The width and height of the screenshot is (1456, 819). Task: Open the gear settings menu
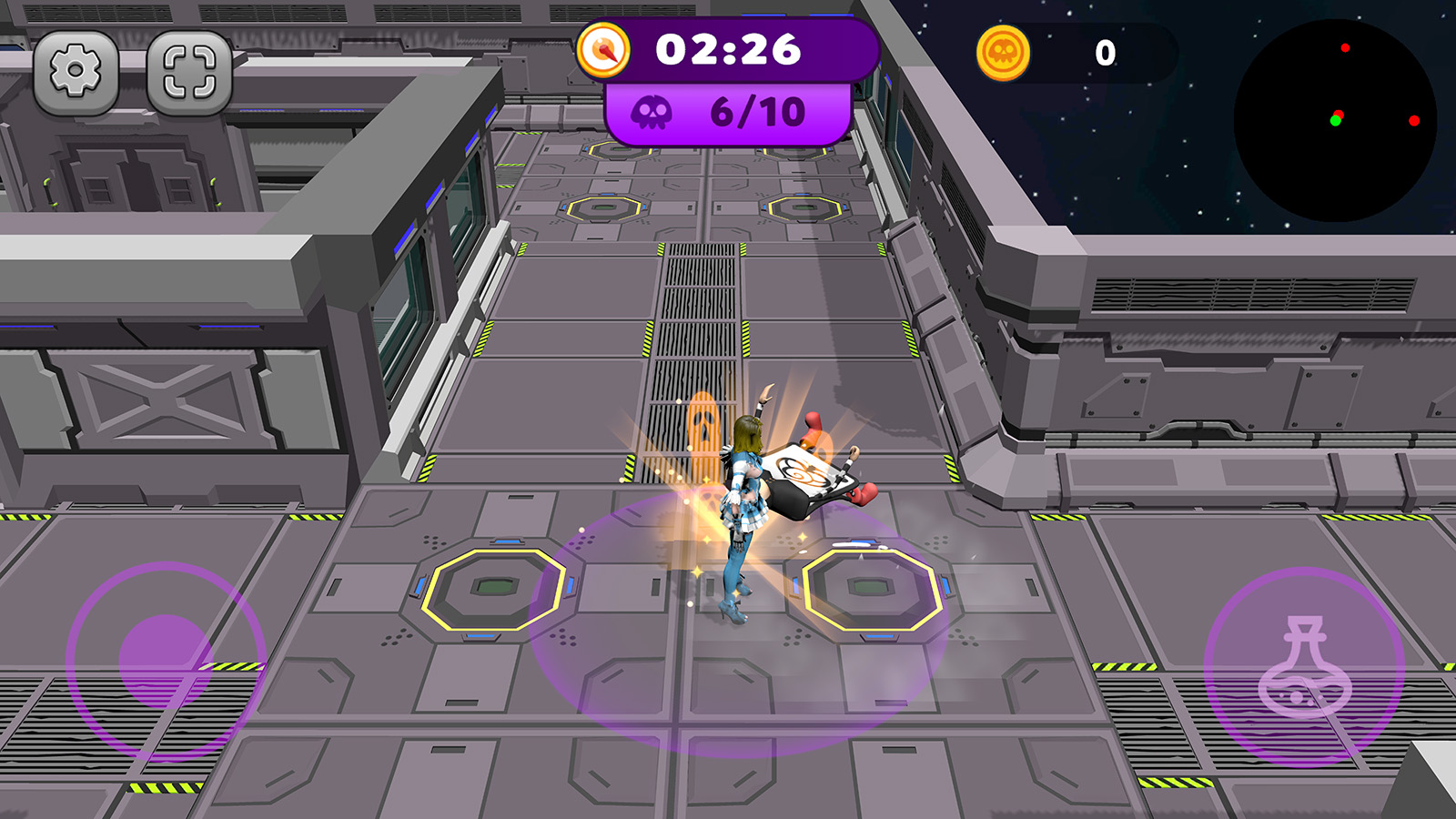pos(76,72)
